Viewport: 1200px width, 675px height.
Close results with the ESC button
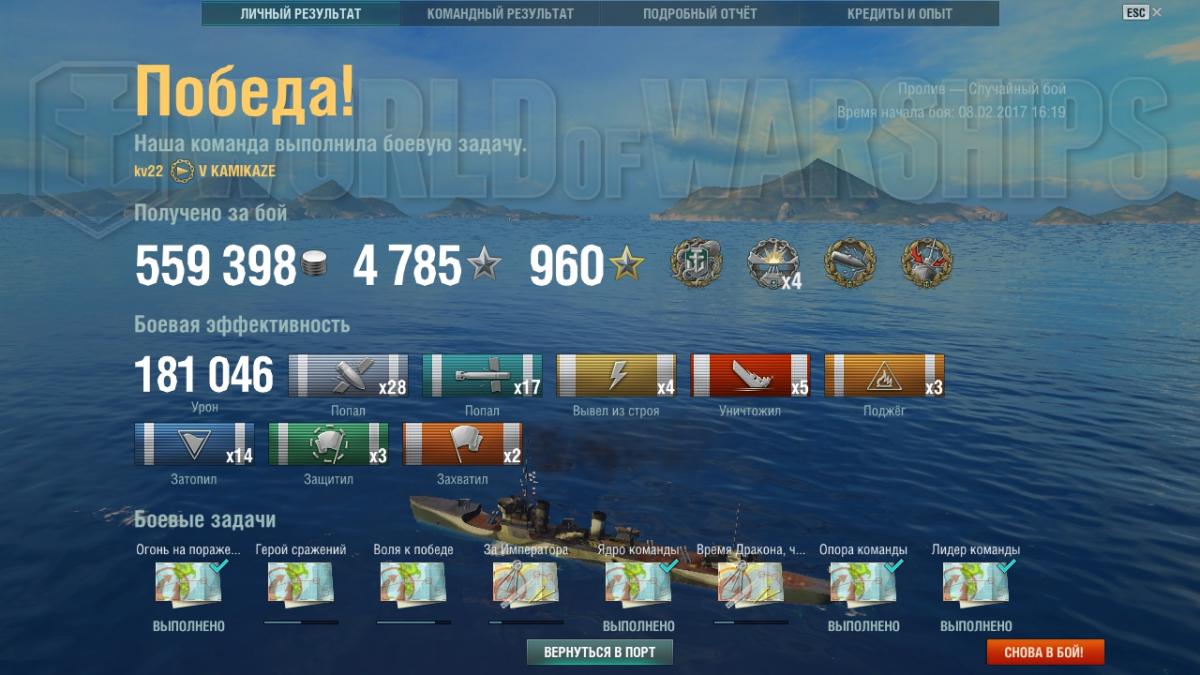[1135, 12]
